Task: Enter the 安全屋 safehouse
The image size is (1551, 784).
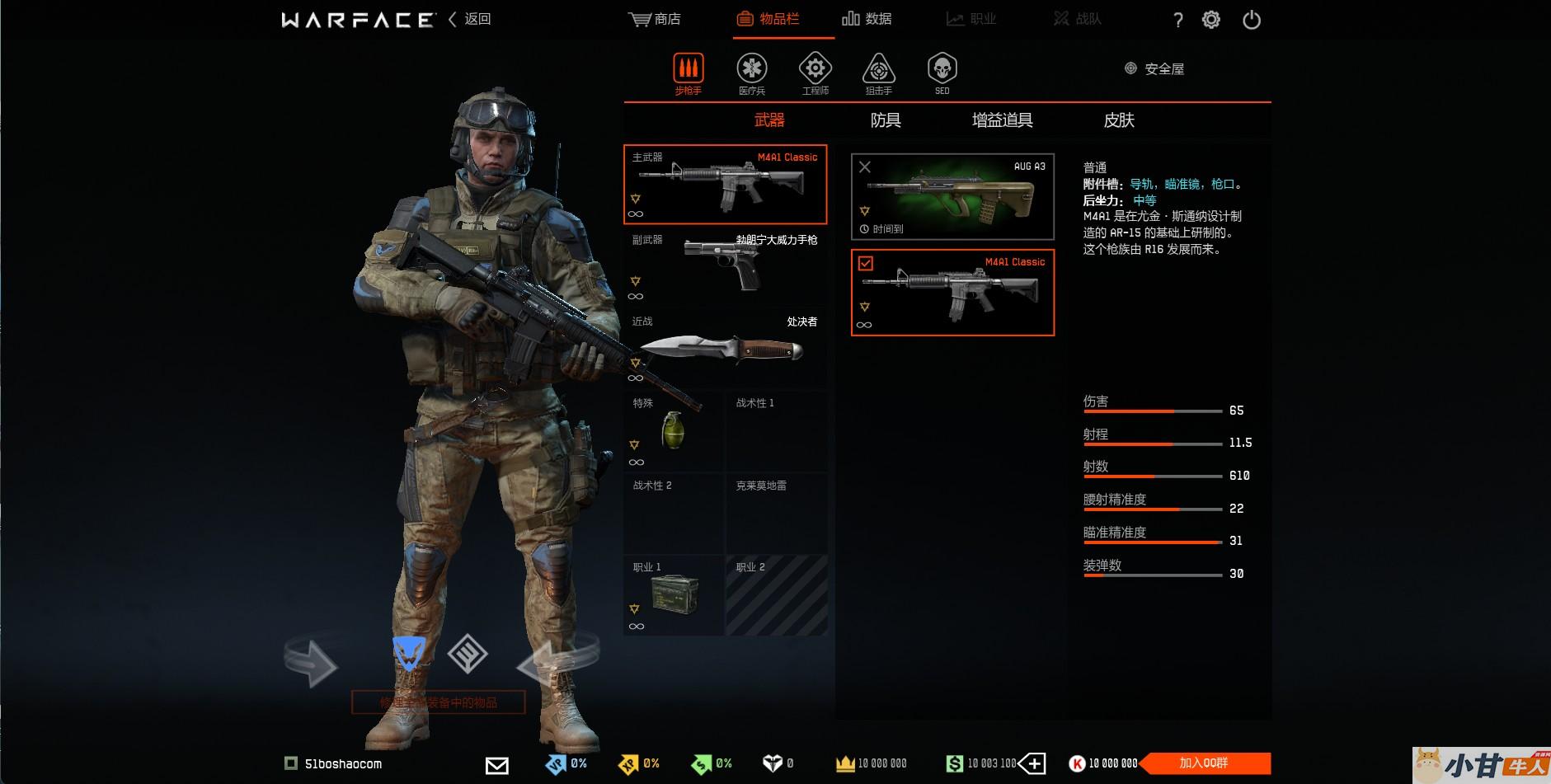Action: click(x=1155, y=69)
